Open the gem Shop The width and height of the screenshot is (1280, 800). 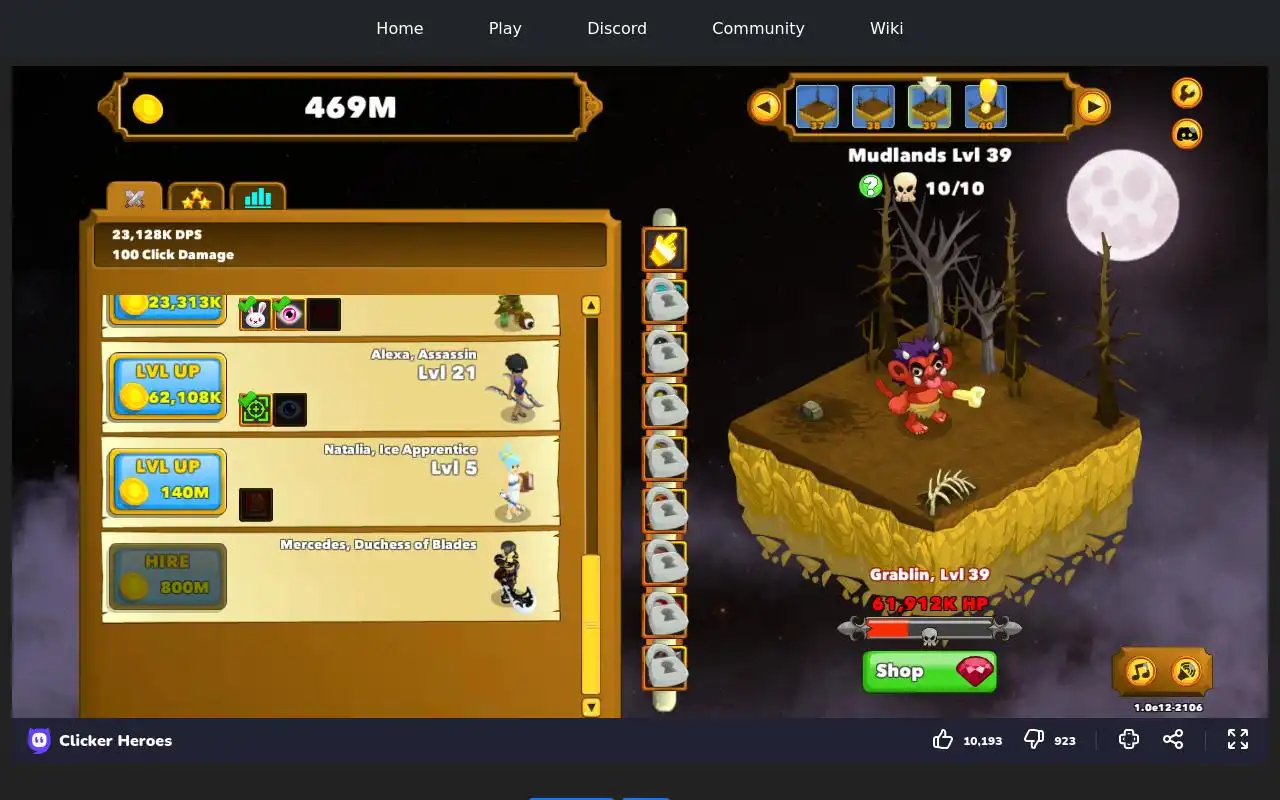click(929, 671)
